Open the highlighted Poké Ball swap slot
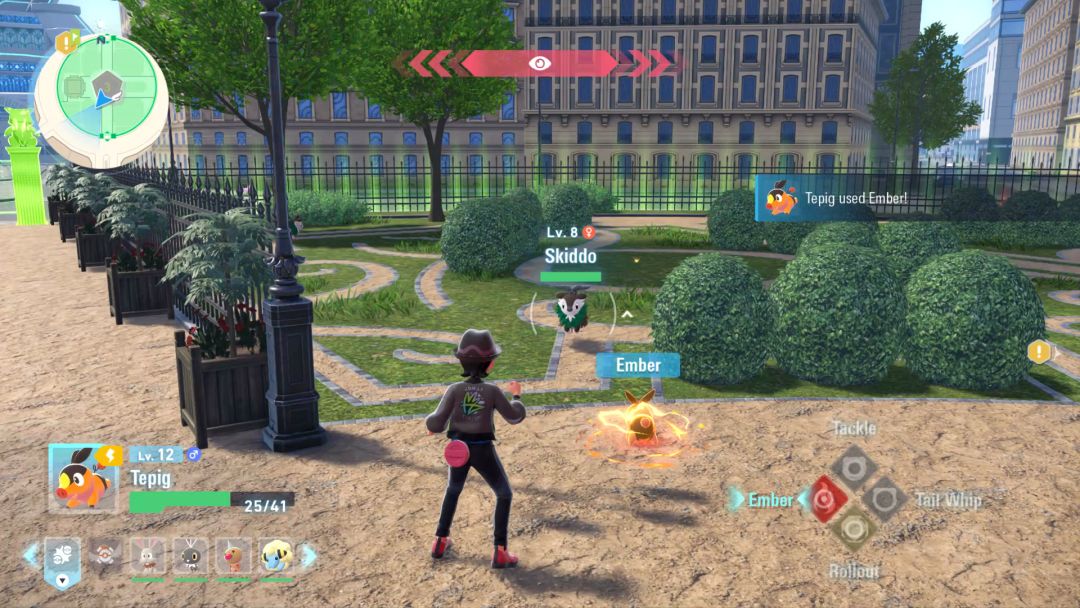Screen dimensions: 1080x608 pyautogui.click(x=63, y=558)
